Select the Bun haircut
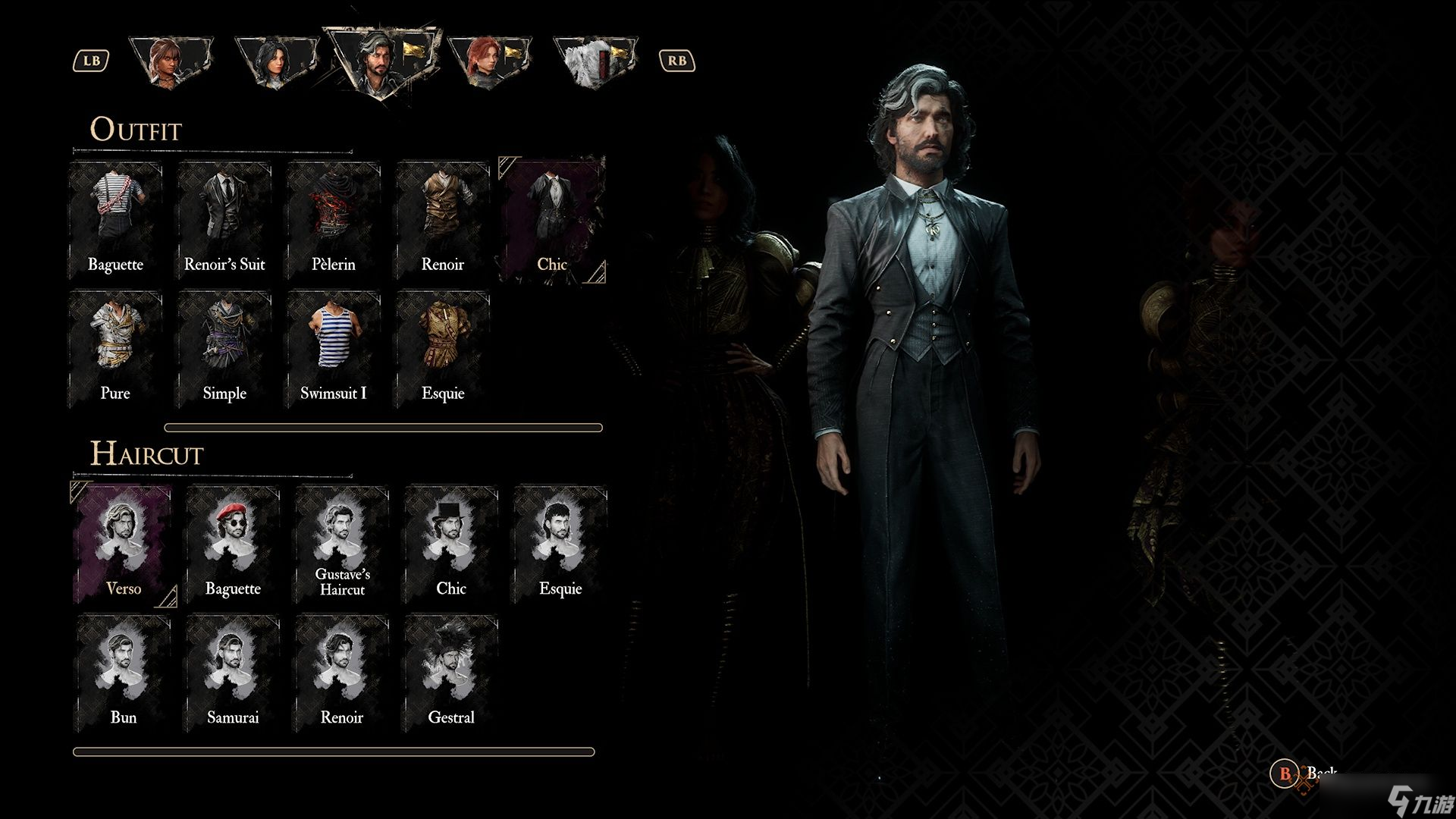This screenshot has width=1456, height=819. click(x=124, y=672)
